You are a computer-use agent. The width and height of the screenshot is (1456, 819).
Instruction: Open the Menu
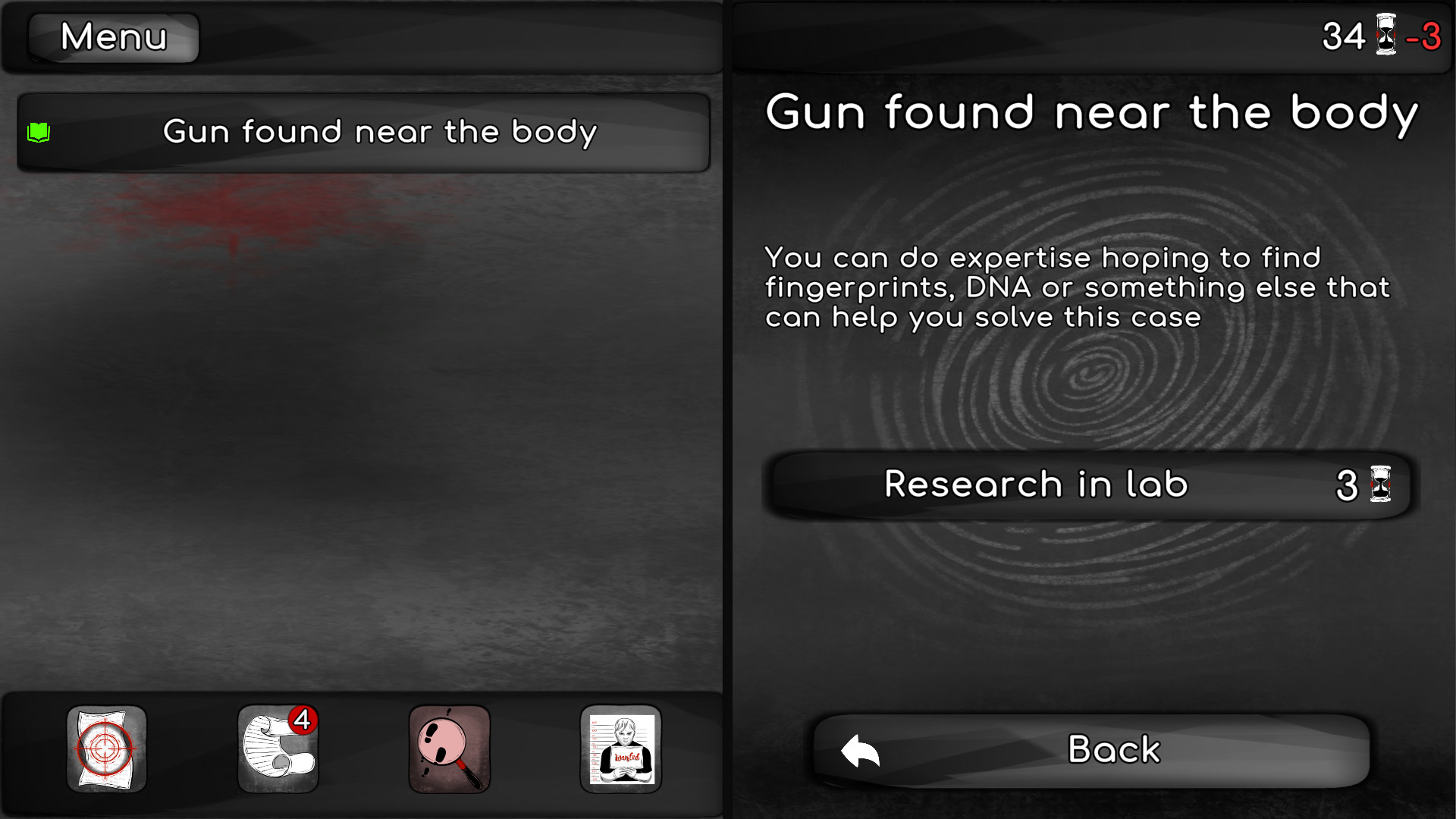pyautogui.click(x=112, y=36)
